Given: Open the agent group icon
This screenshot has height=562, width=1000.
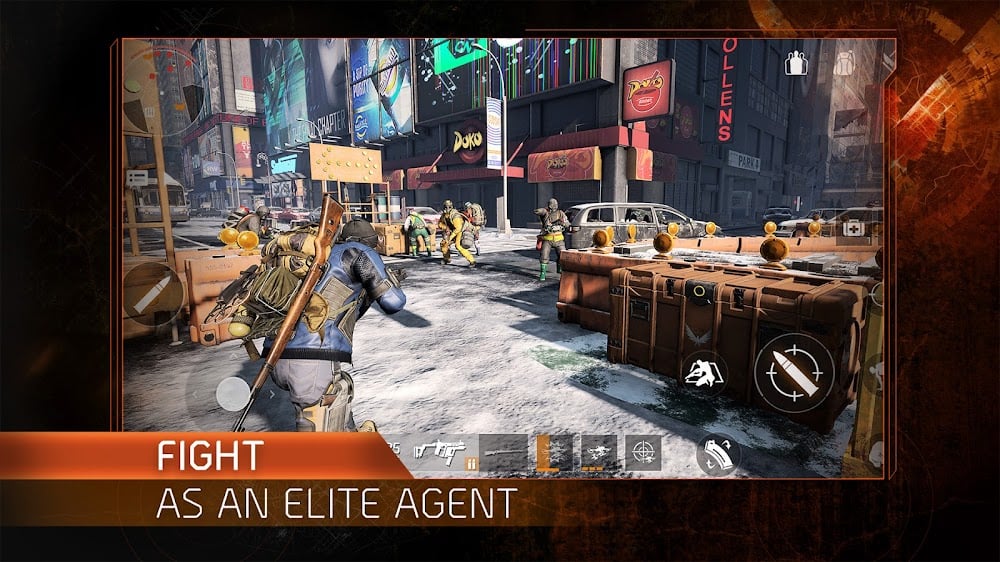Looking at the screenshot, I should [x=796, y=64].
